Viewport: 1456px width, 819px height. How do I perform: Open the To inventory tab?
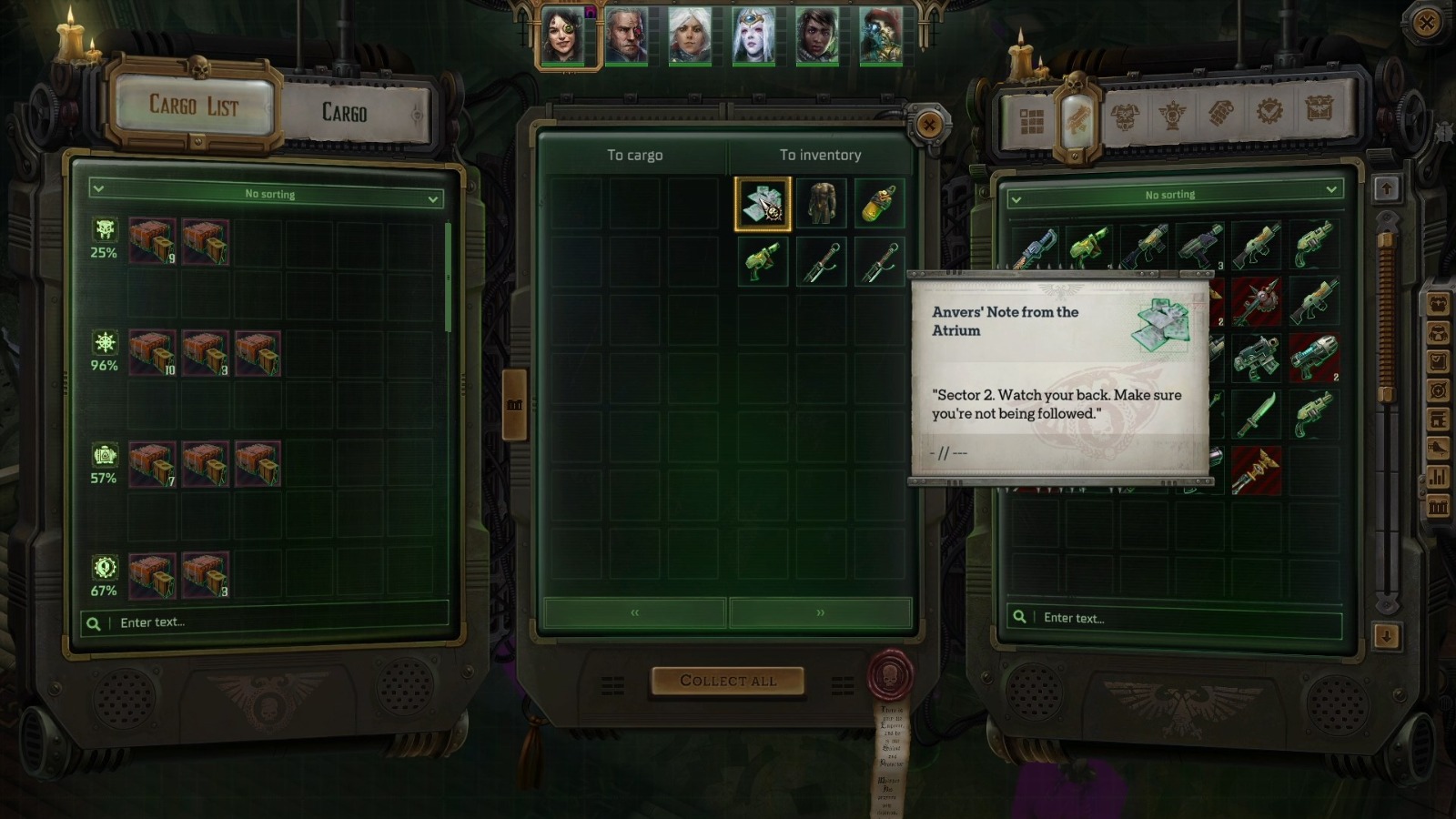click(x=819, y=155)
